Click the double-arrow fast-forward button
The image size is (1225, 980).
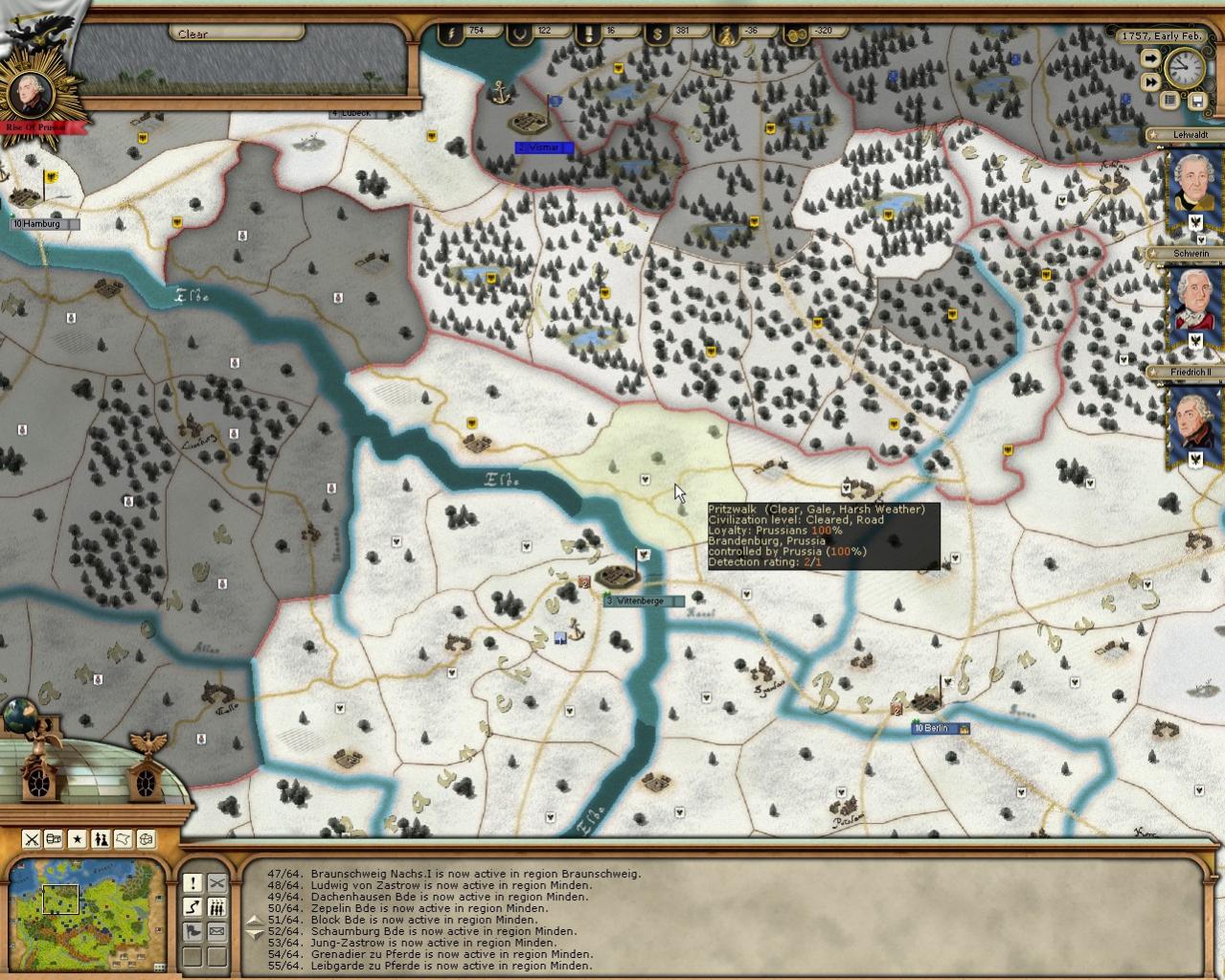(x=1150, y=82)
